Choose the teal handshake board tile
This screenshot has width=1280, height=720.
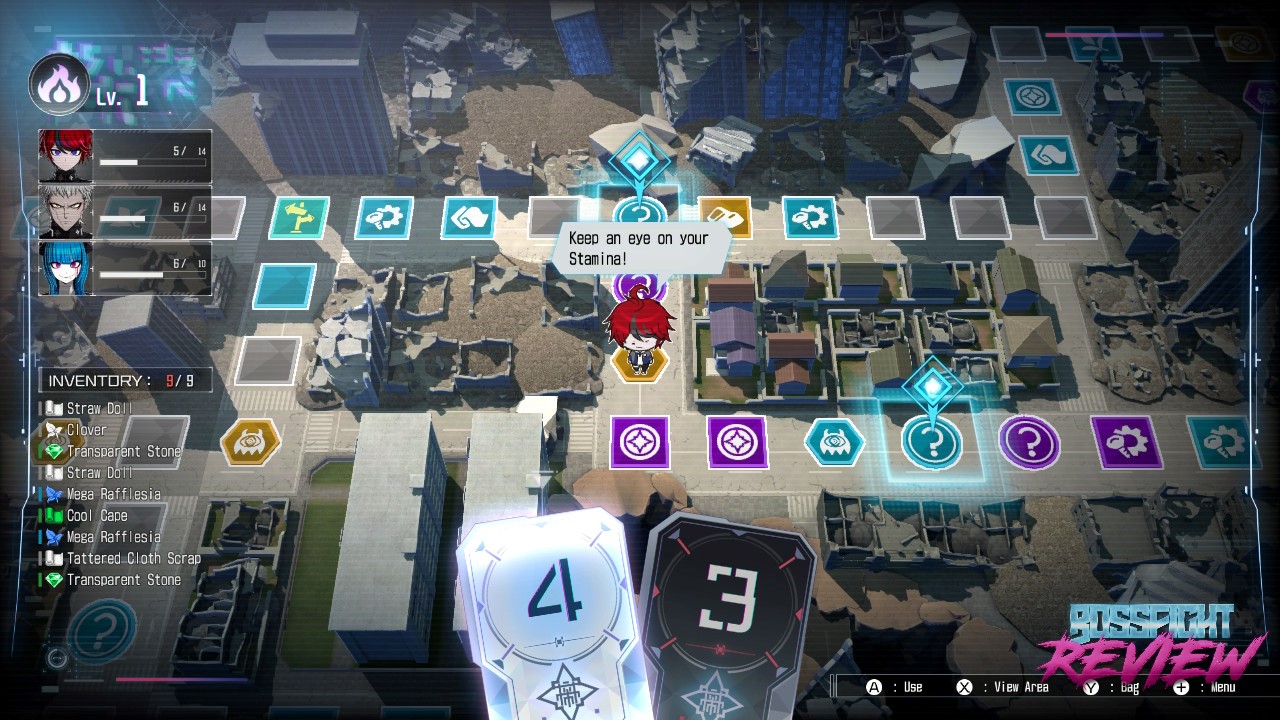[x=1049, y=155]
